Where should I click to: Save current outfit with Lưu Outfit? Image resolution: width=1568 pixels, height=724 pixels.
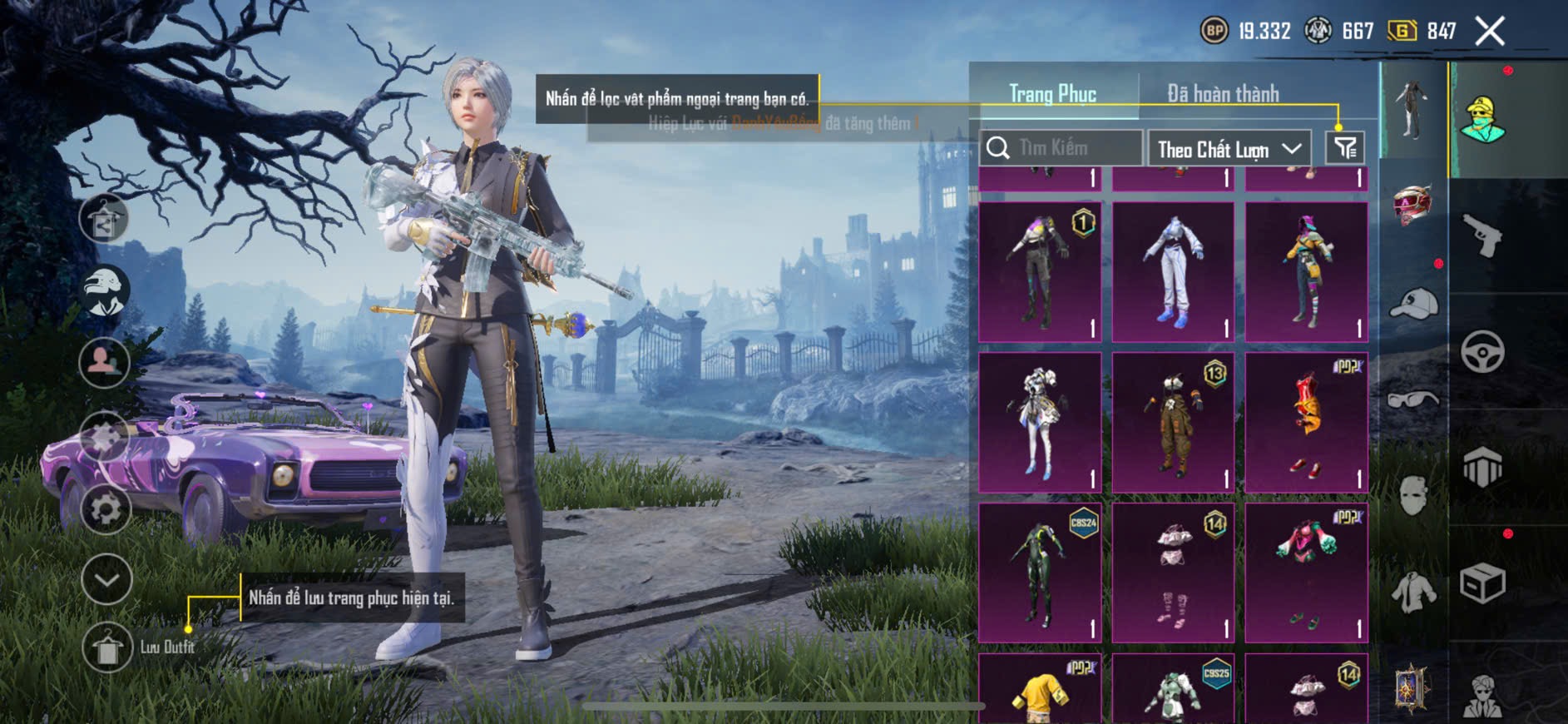(x=107, y=647)
